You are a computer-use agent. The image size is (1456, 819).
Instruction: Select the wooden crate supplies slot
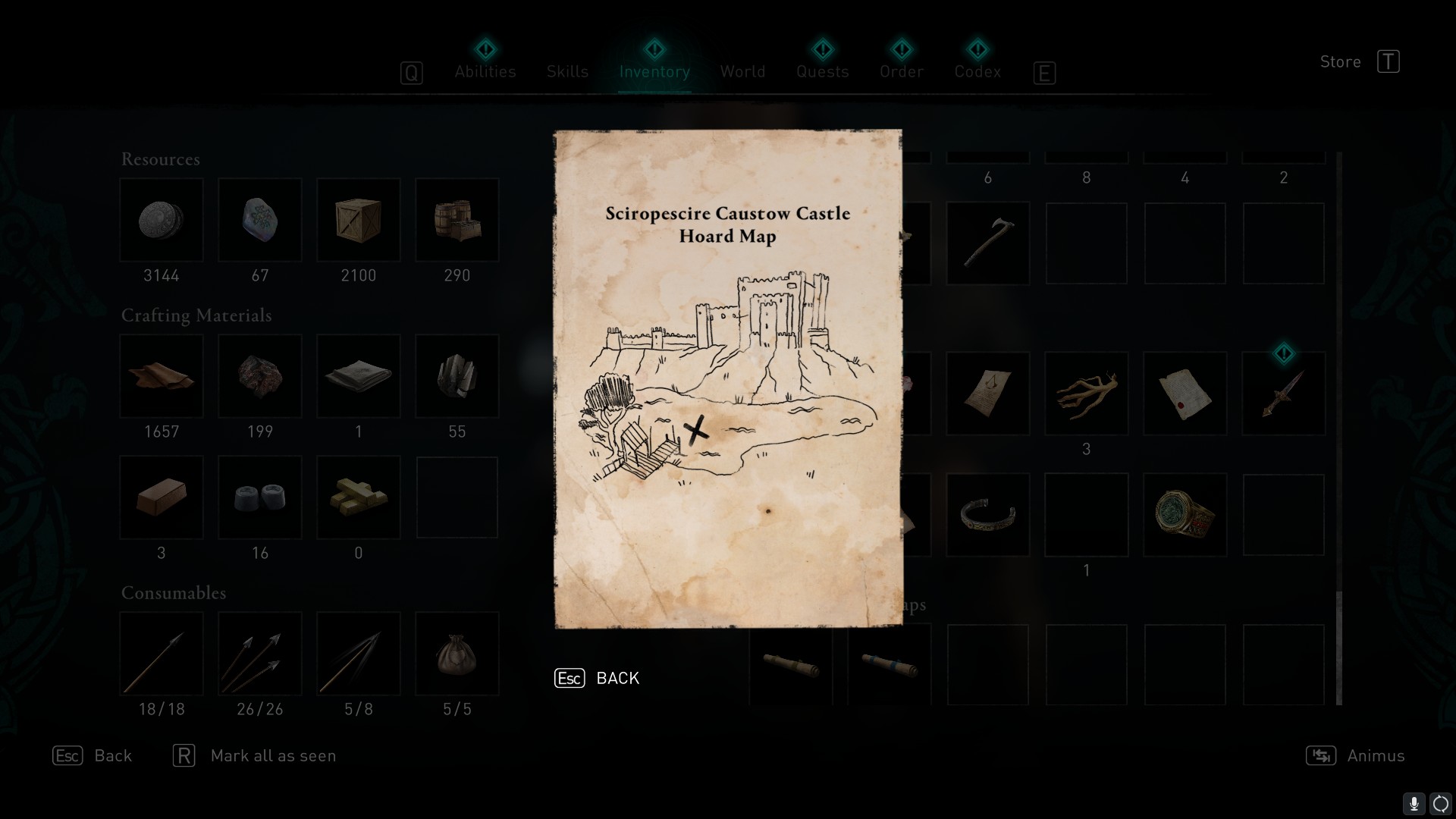tap(359, 220)
